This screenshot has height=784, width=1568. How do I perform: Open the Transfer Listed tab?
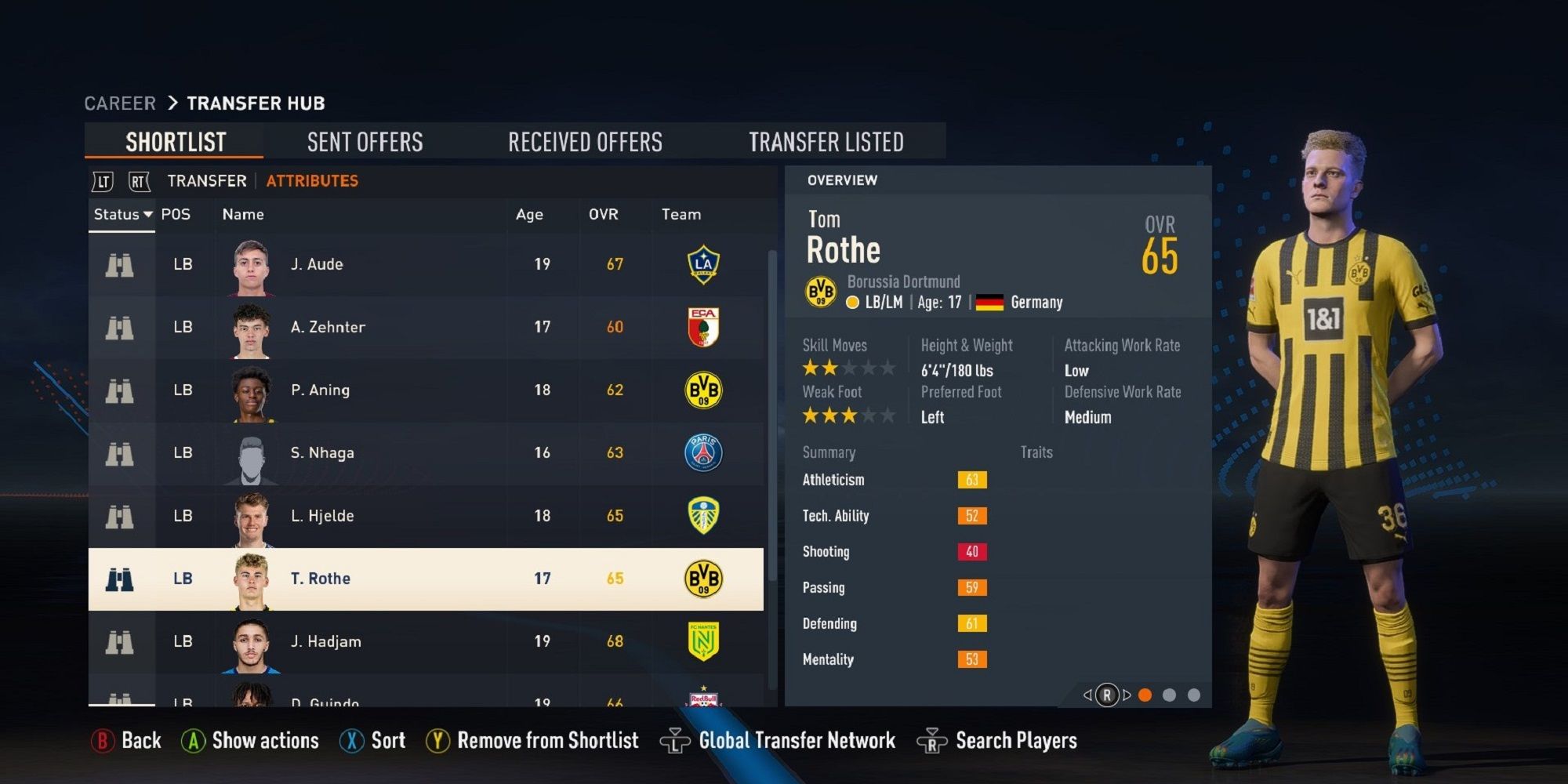827,141
